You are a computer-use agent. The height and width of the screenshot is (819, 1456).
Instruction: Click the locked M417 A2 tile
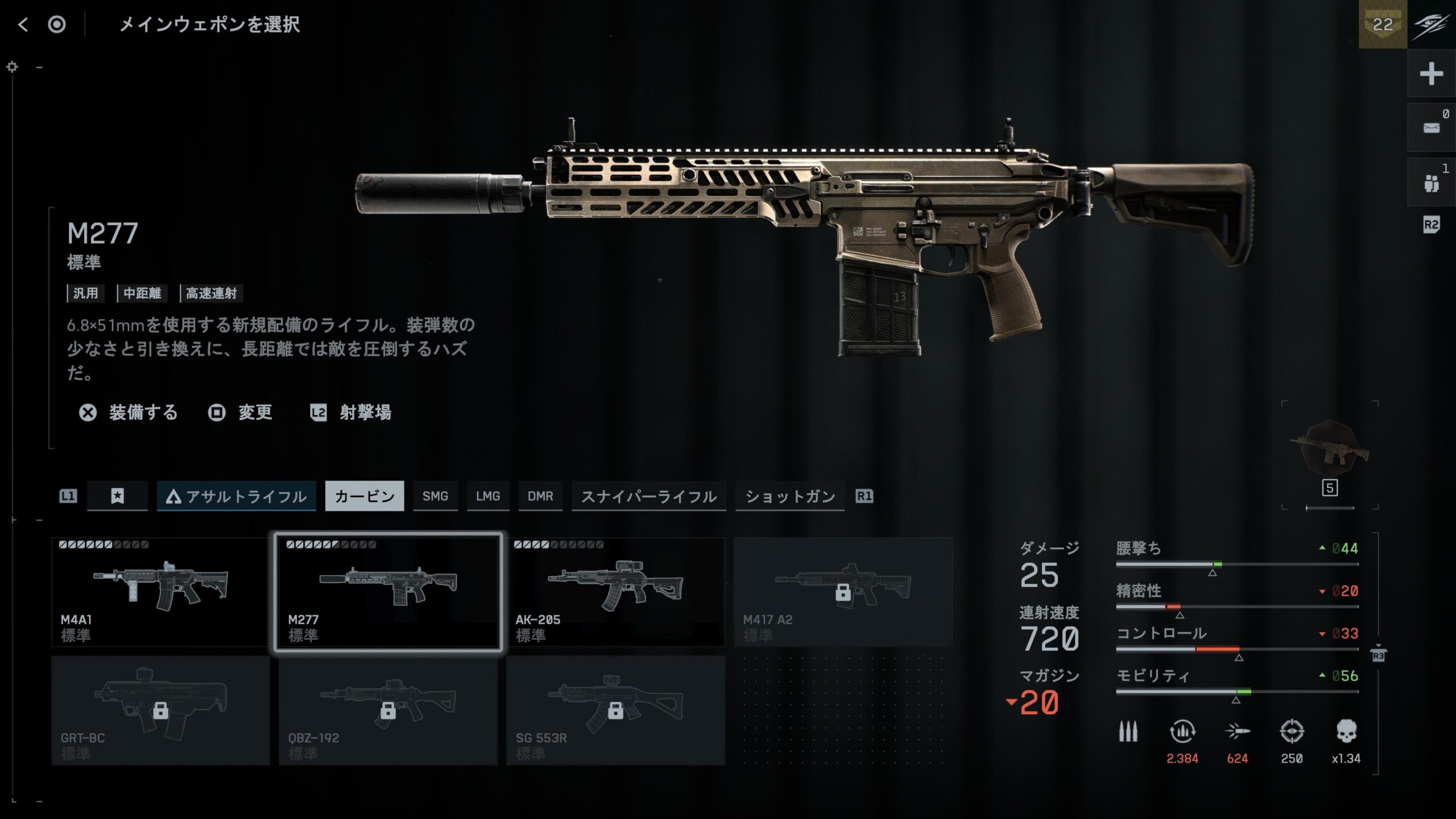[843, 592]
